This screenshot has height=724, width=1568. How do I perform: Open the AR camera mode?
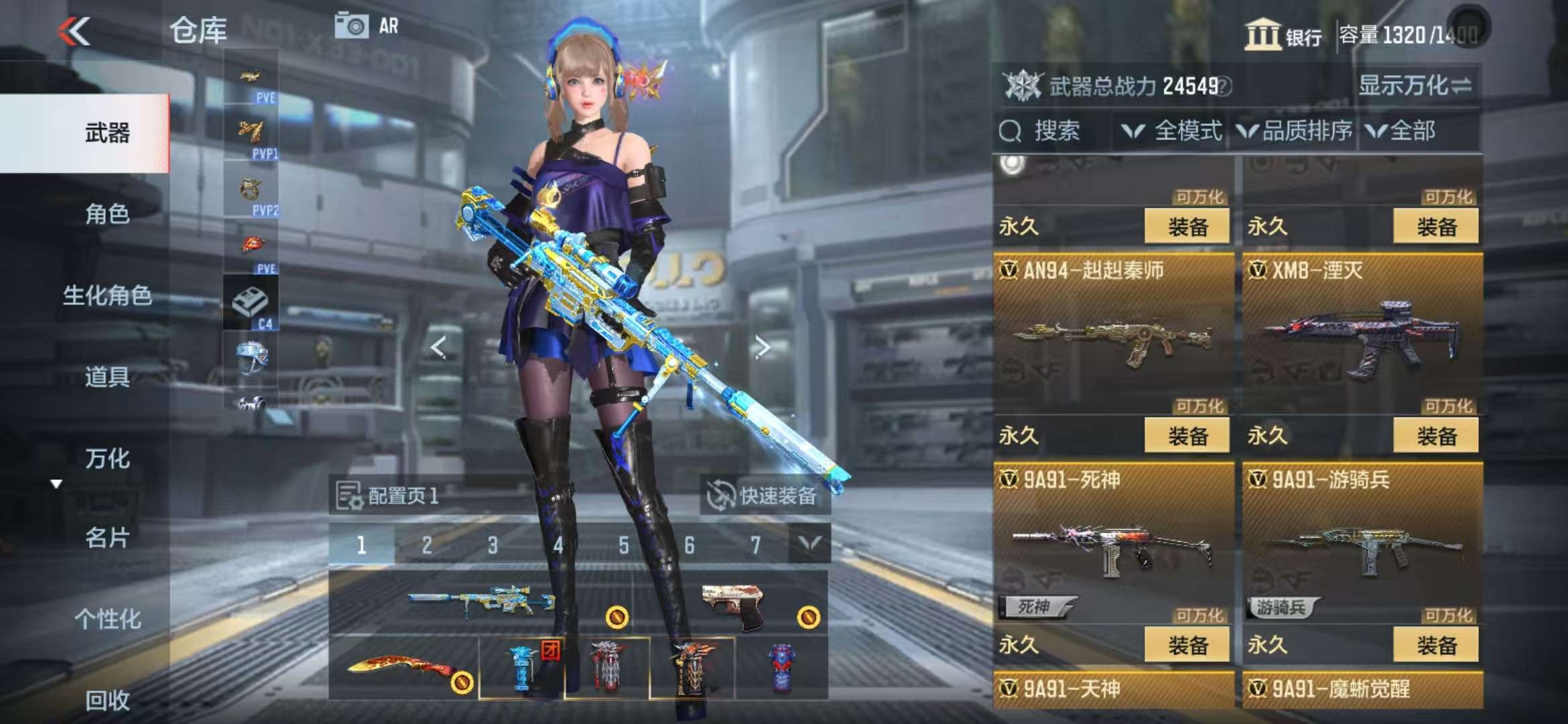click(x=366, y=26)
